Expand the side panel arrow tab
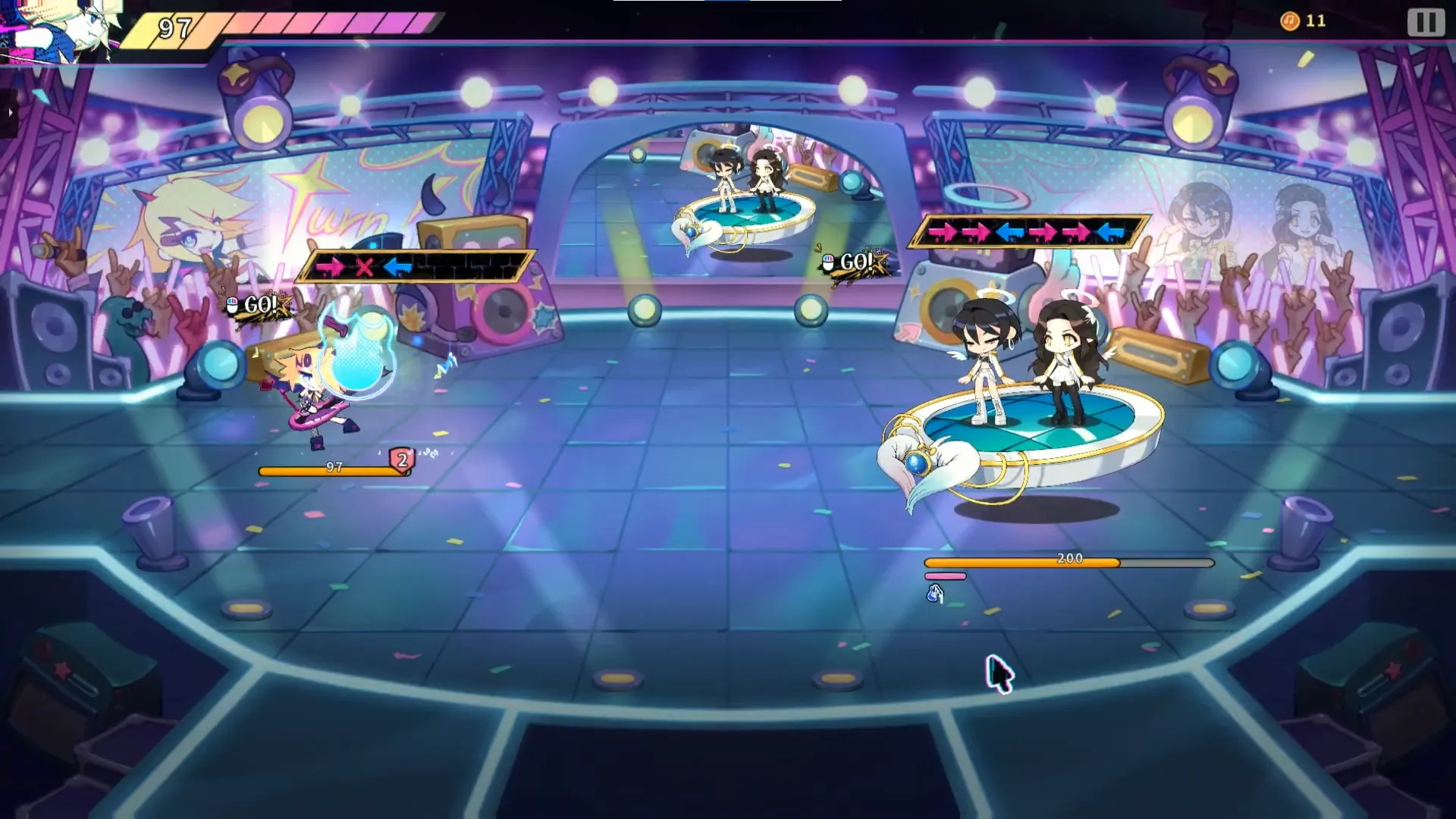 (9, 113)
